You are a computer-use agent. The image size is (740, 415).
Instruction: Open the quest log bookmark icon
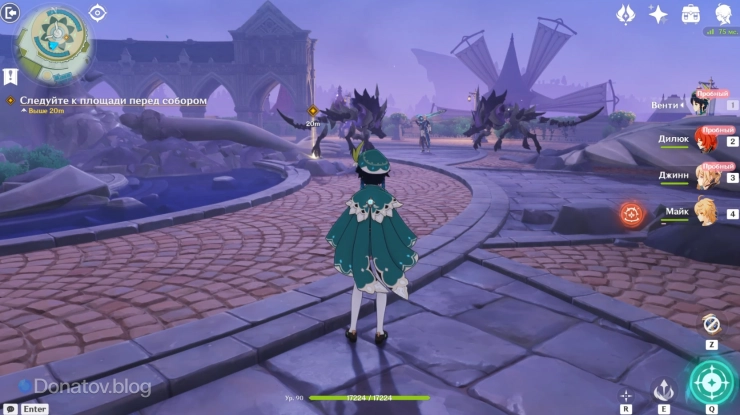pos(10,76)
